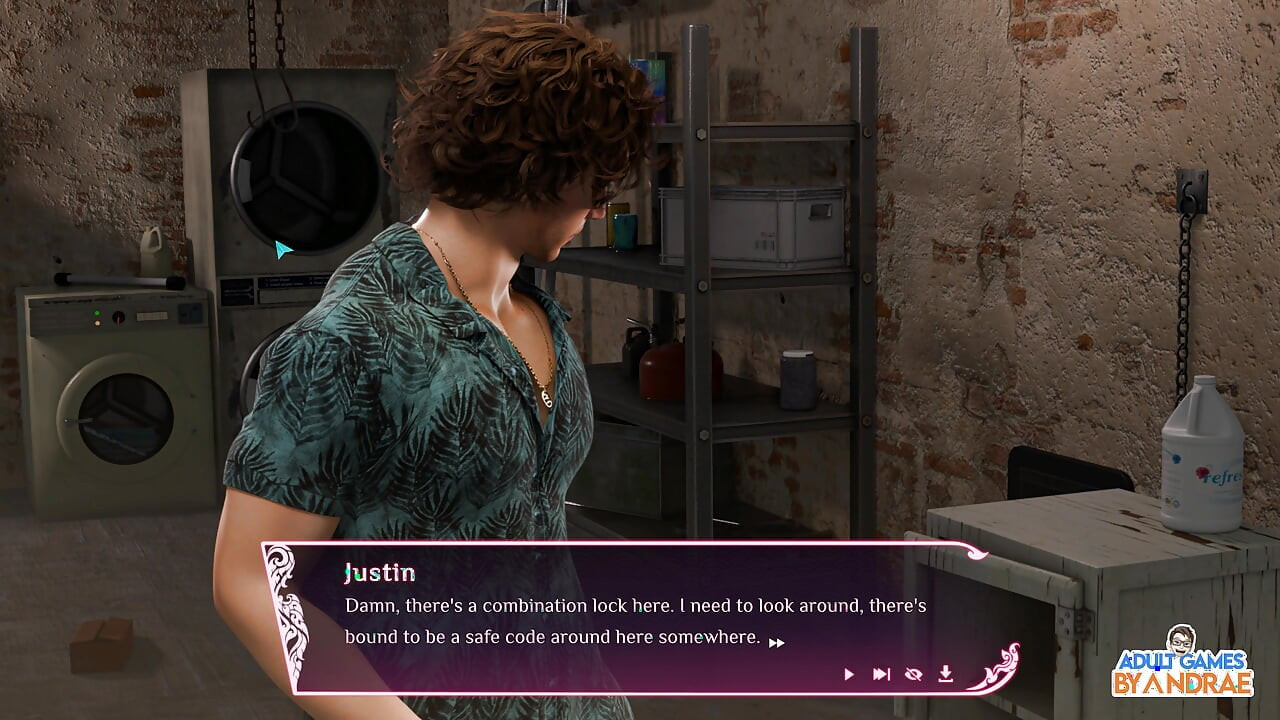Click the dialogue text about the safe code
Viewport: 1280px width, 720px height.
point(600,618)
